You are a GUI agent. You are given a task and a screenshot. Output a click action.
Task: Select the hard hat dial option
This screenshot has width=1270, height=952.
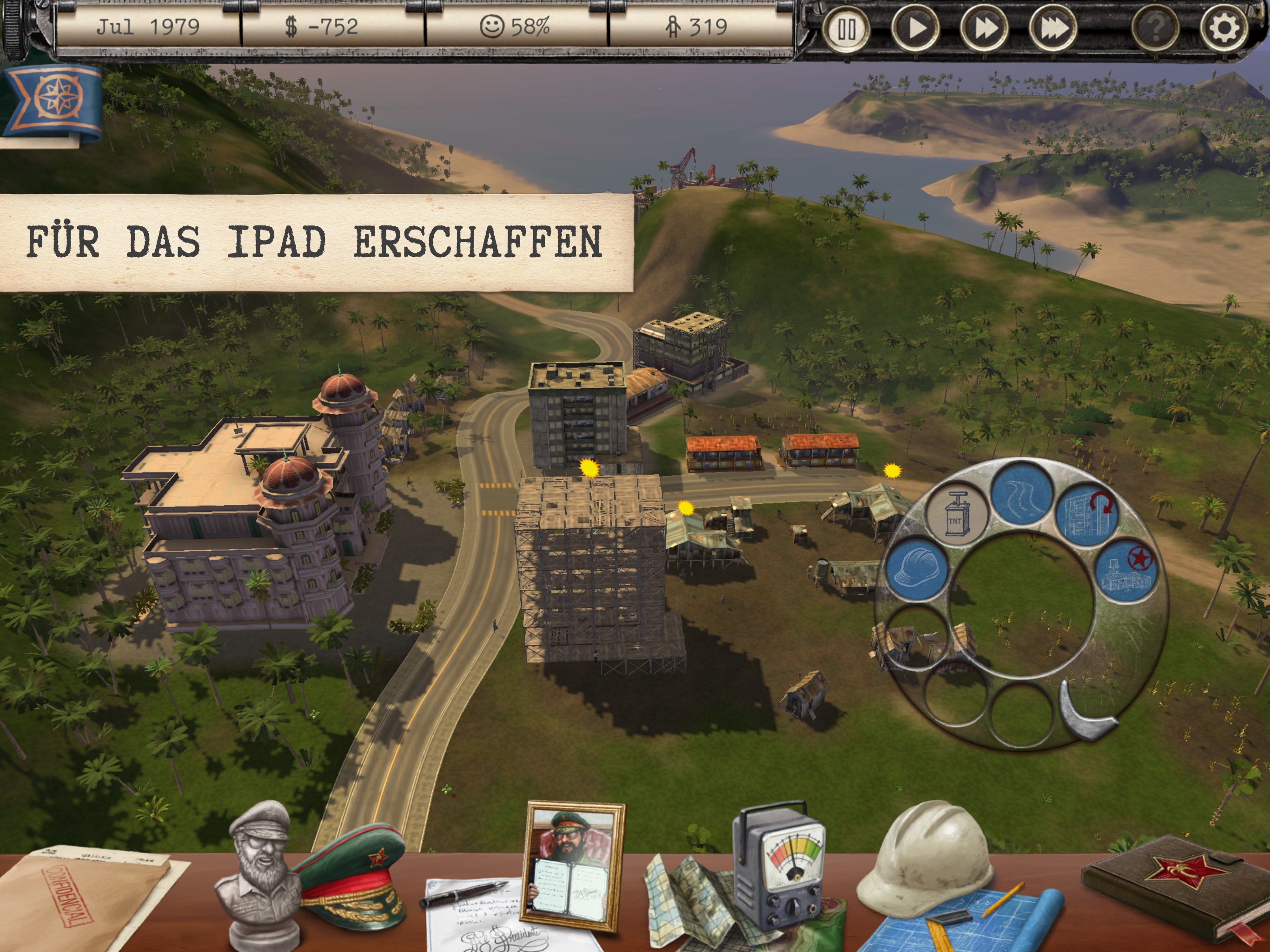(918, 569)
